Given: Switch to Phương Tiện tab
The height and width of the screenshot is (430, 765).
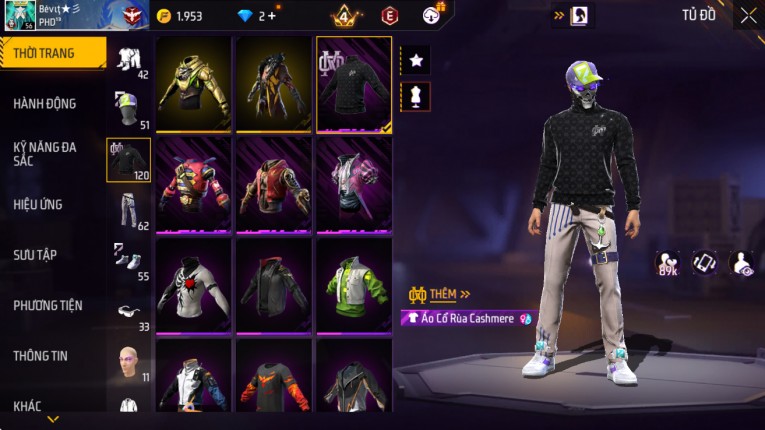Looking at the screenshot, I should pos(48,305).
